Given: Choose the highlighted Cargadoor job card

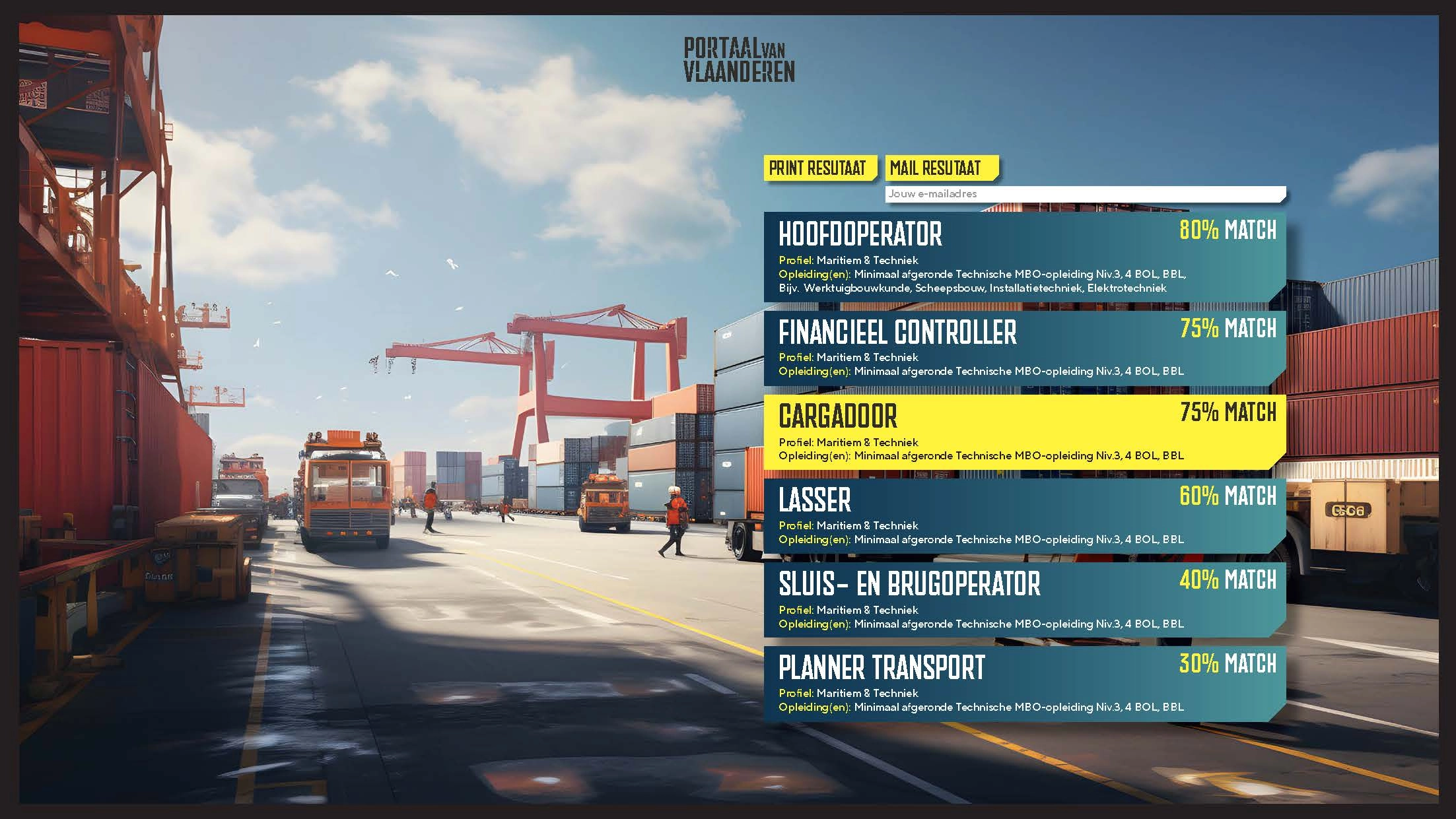Looking at the screenshot, I should click(x=1023, y=432).
